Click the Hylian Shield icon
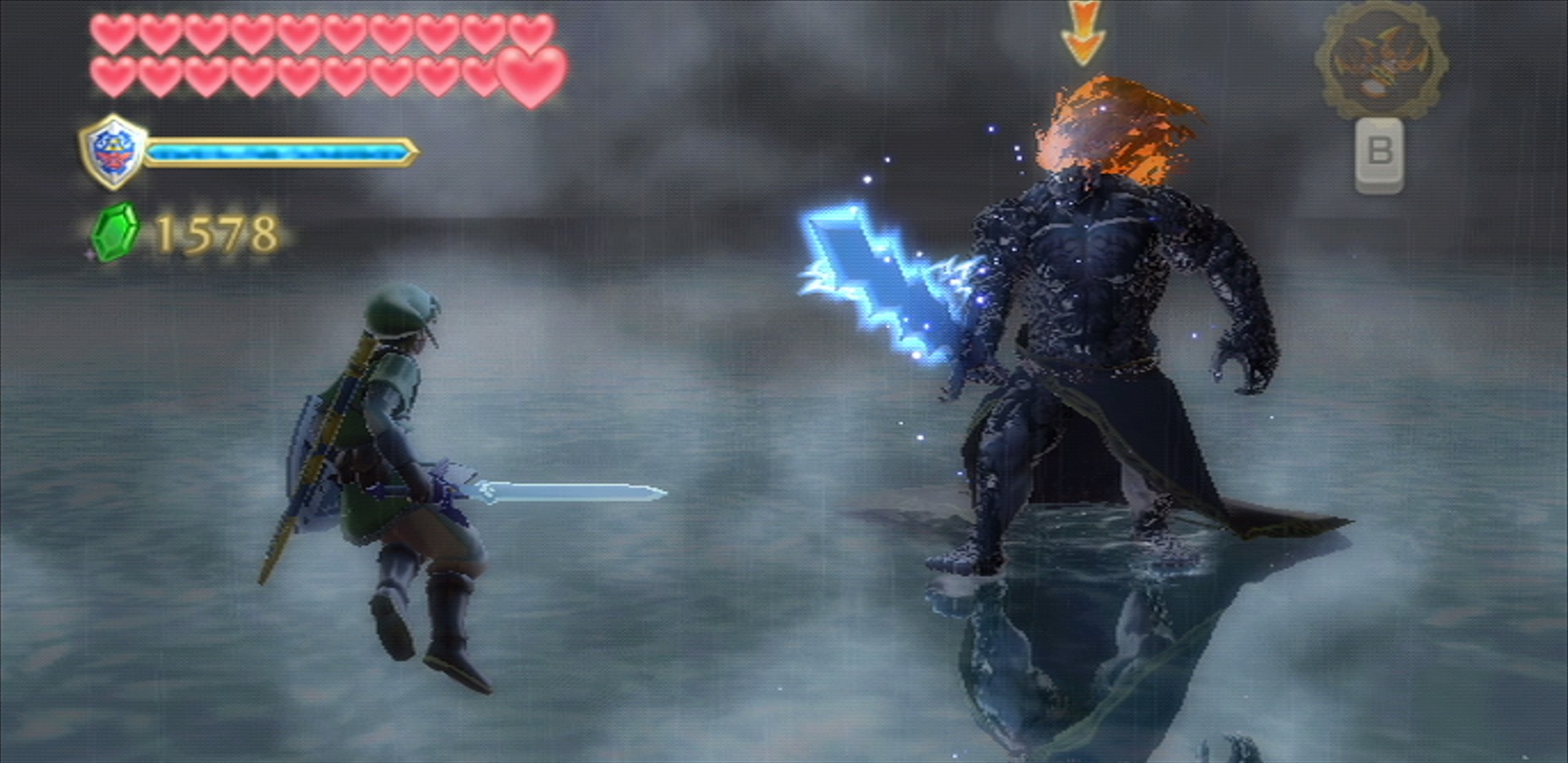The width and height of the screenshot is (1568, 763). click(113, 152)
